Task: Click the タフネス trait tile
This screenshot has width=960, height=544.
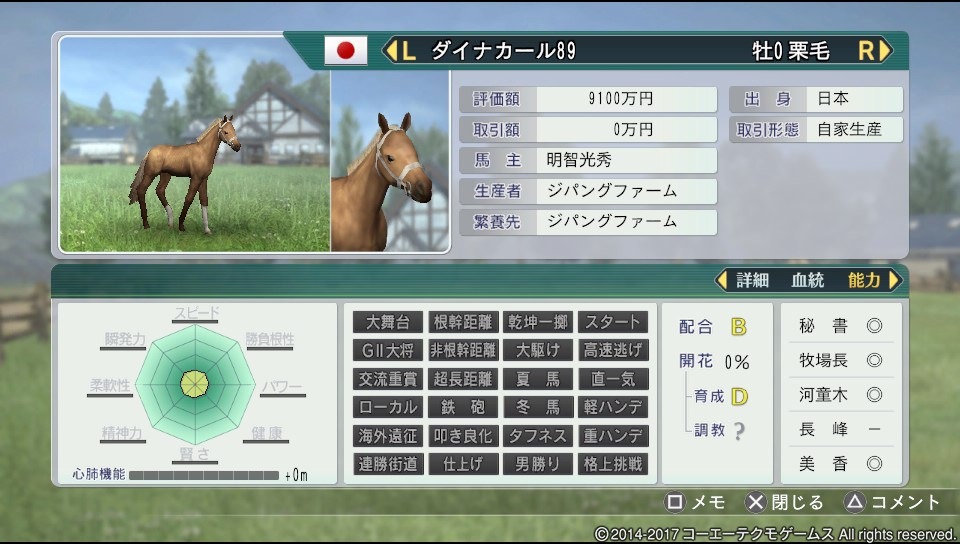Action: [x=538, y=436]
